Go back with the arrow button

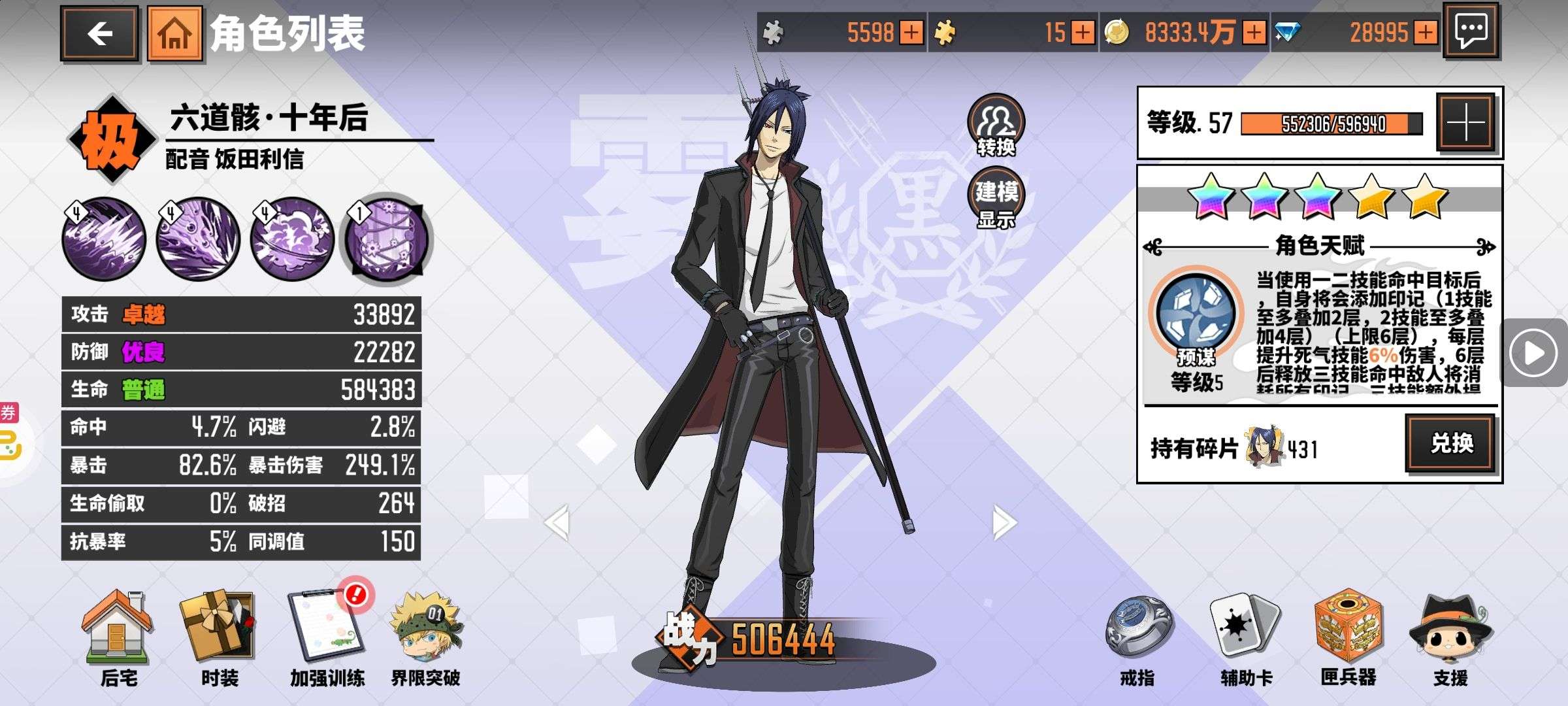pyautogui.click(x=100, y=33)
